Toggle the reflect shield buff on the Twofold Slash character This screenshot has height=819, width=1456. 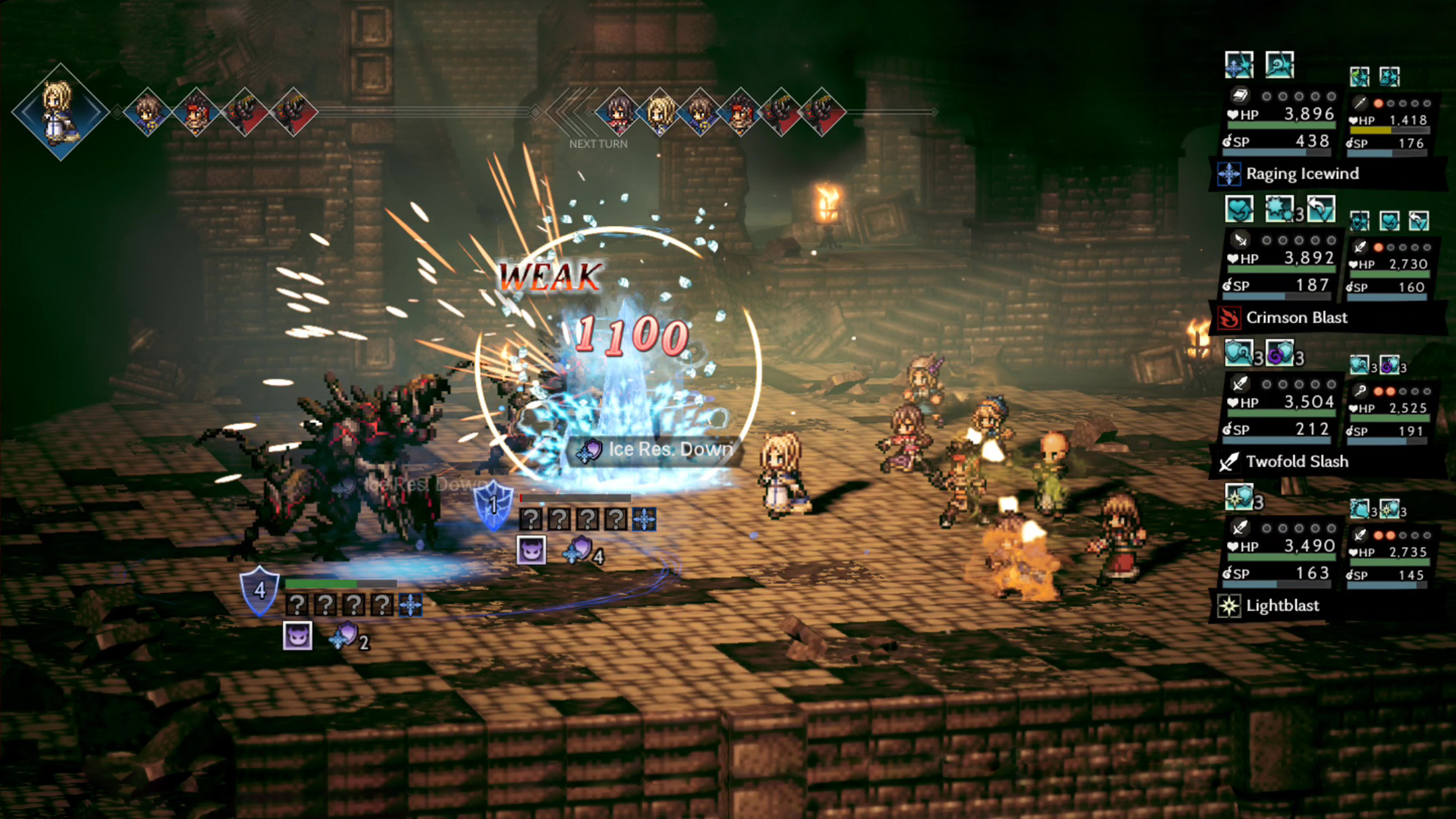1240,354
